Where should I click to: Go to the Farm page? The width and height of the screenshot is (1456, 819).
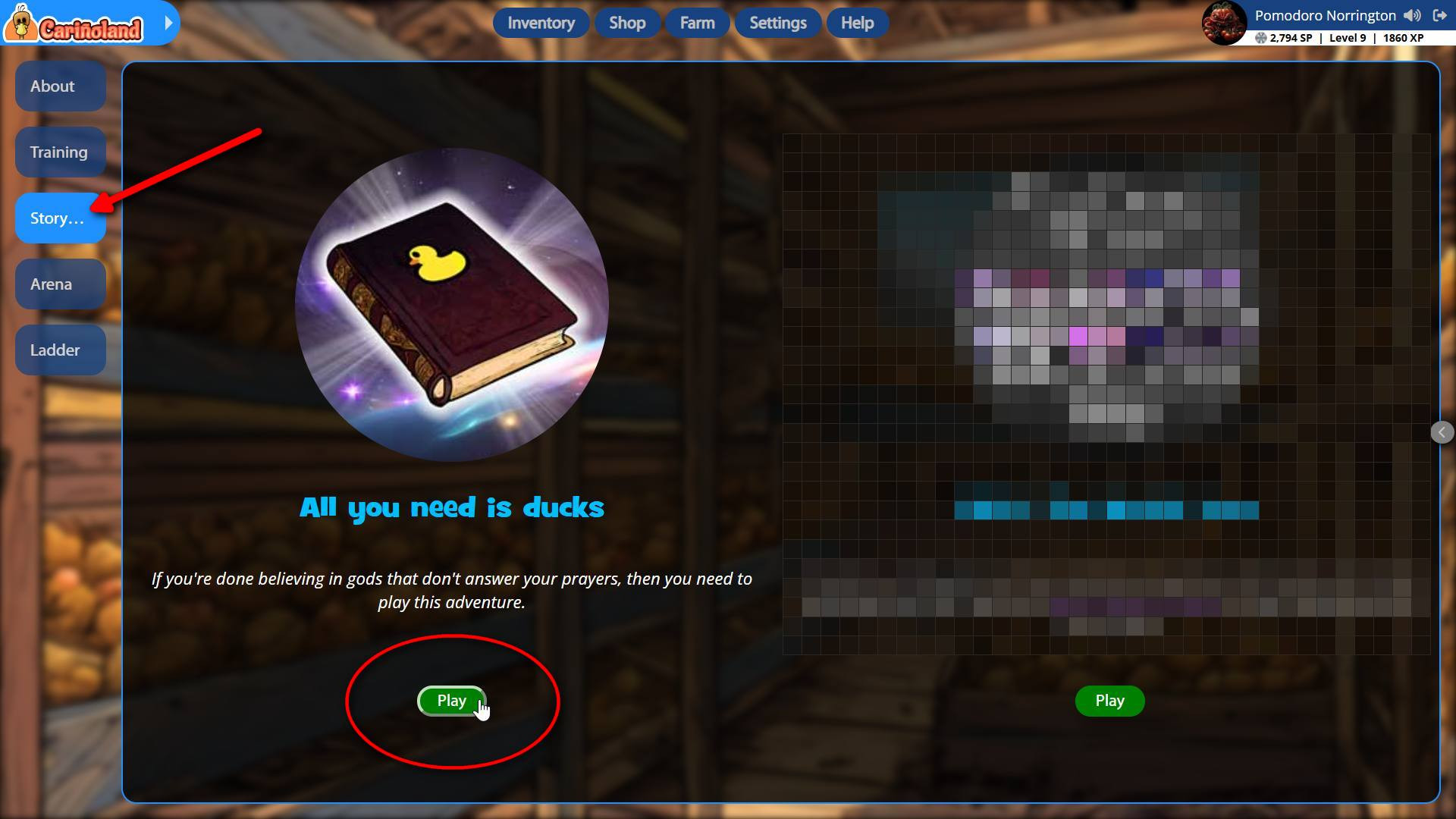coord(697,23)
